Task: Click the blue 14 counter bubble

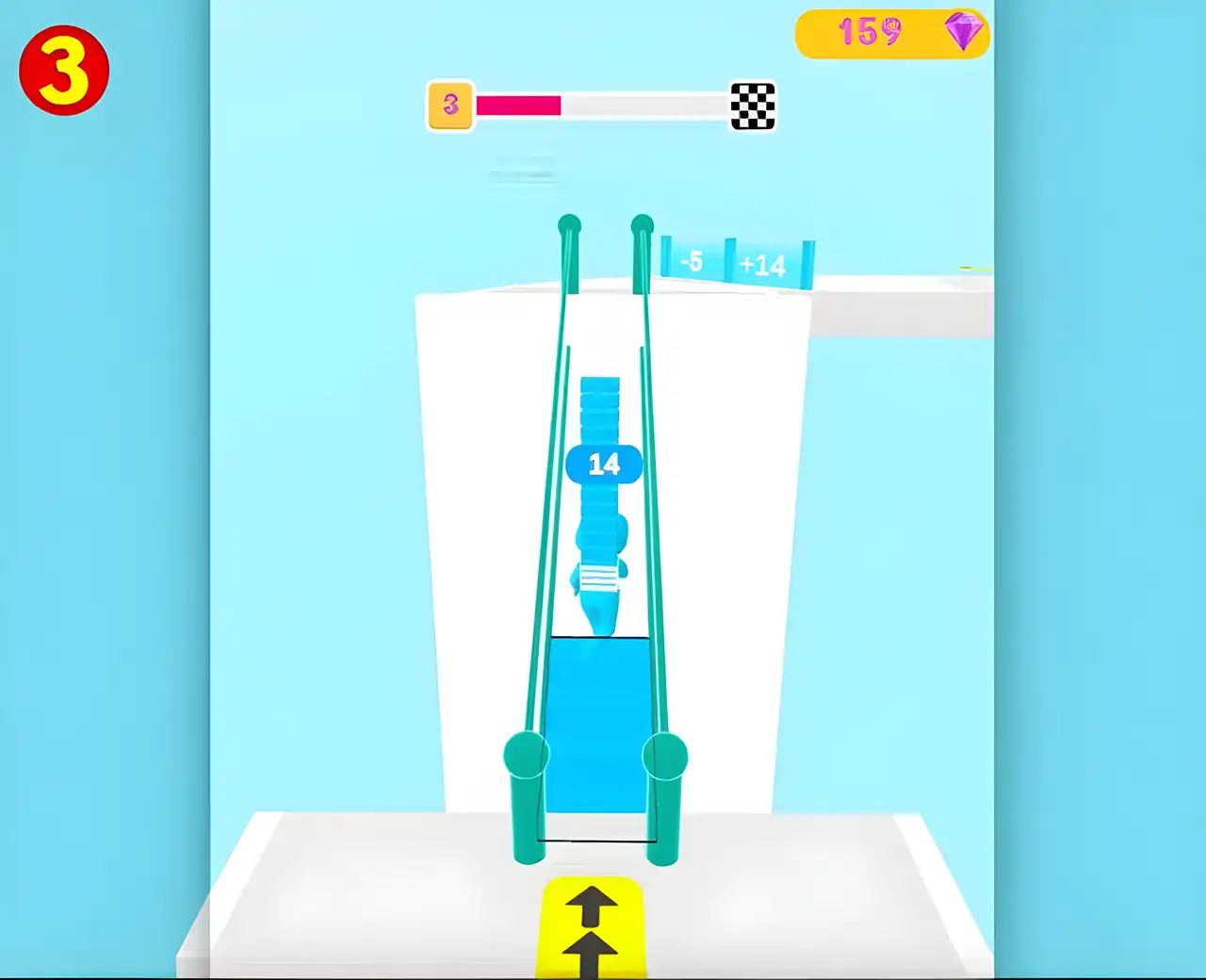Action: coord(604,463)
